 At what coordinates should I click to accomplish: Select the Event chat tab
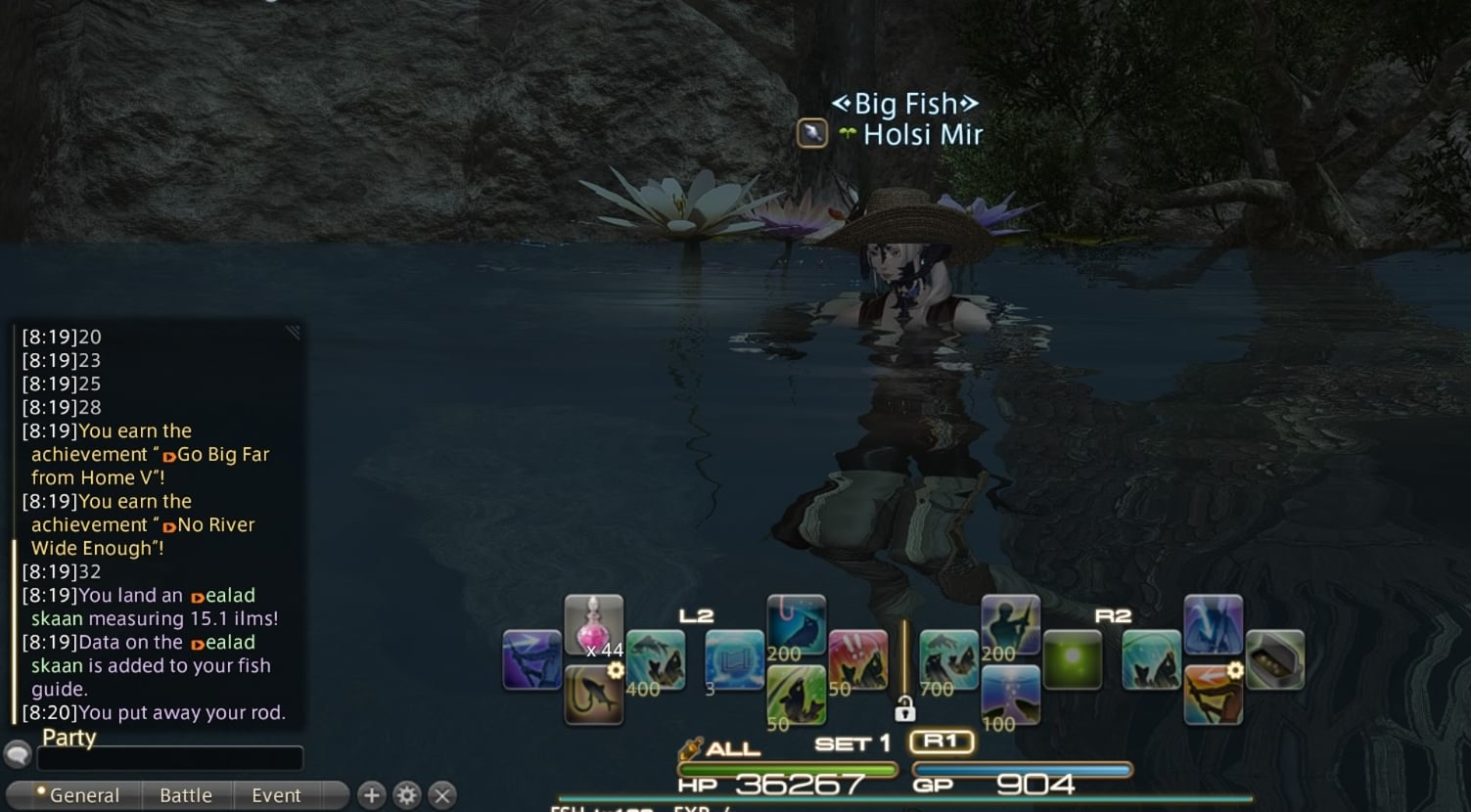276,795
